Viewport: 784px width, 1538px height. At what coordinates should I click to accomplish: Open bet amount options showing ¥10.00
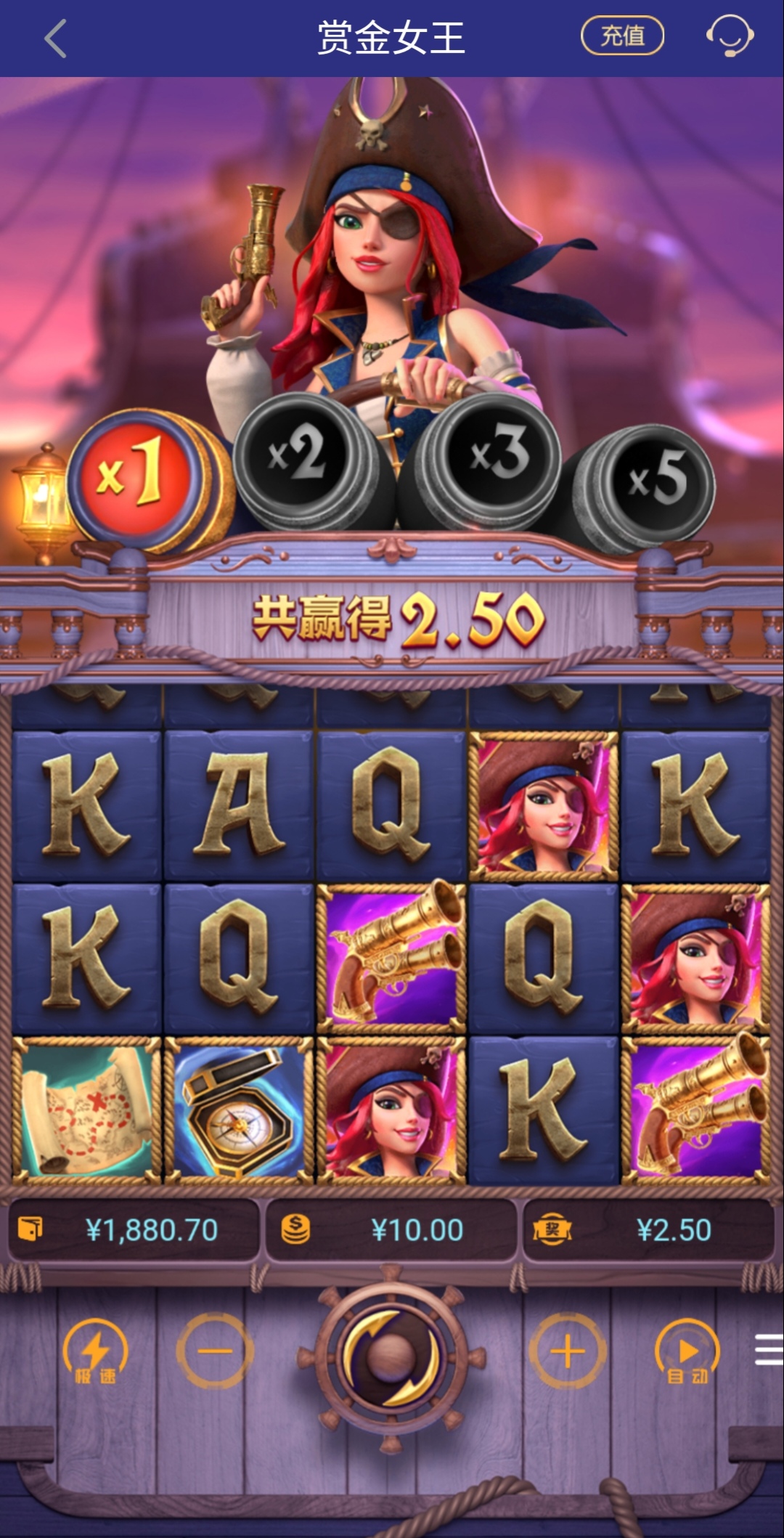(x=391, y=1230)
